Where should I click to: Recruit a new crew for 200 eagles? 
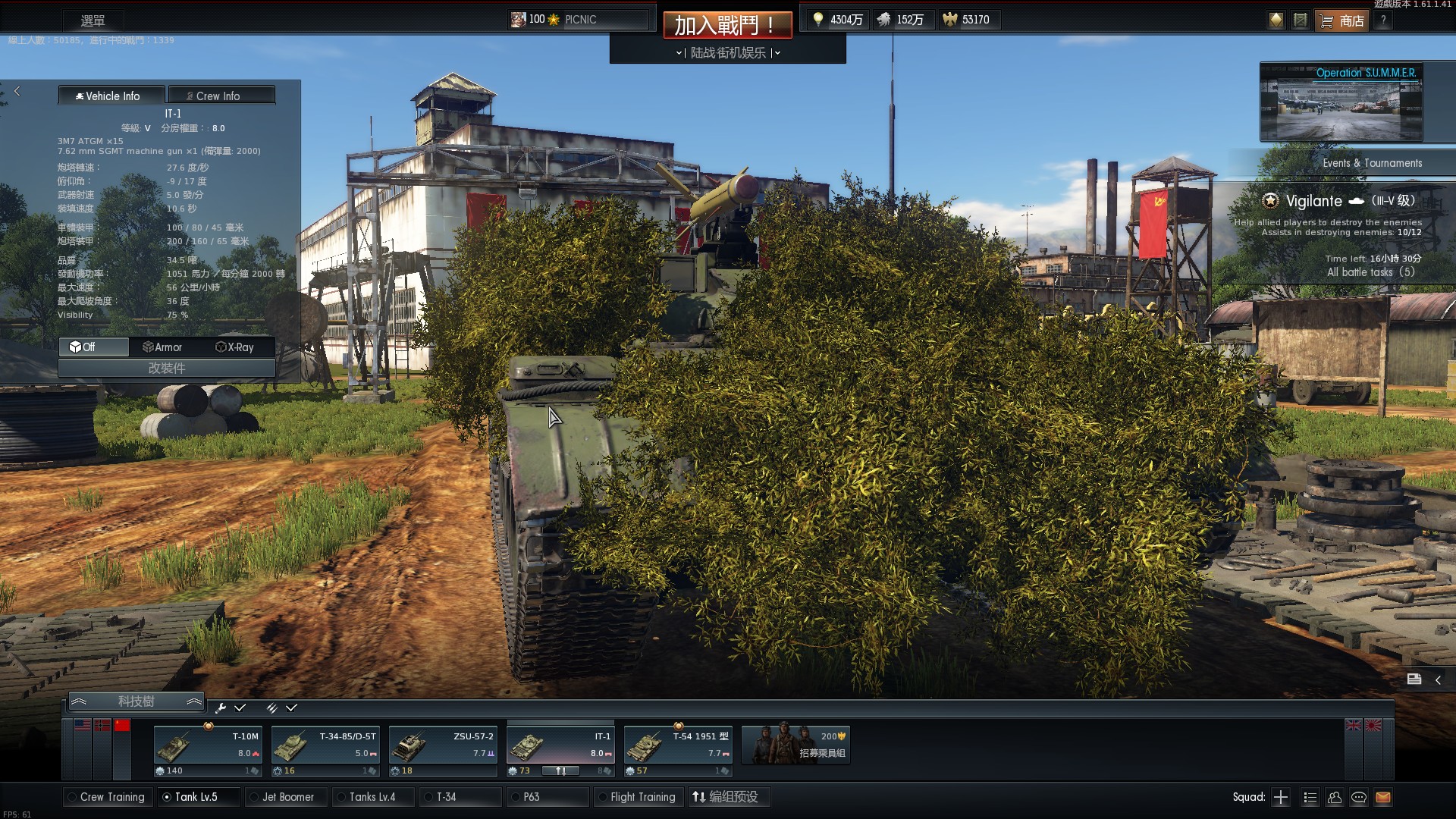pyautogui.click(x=795, y=745)
